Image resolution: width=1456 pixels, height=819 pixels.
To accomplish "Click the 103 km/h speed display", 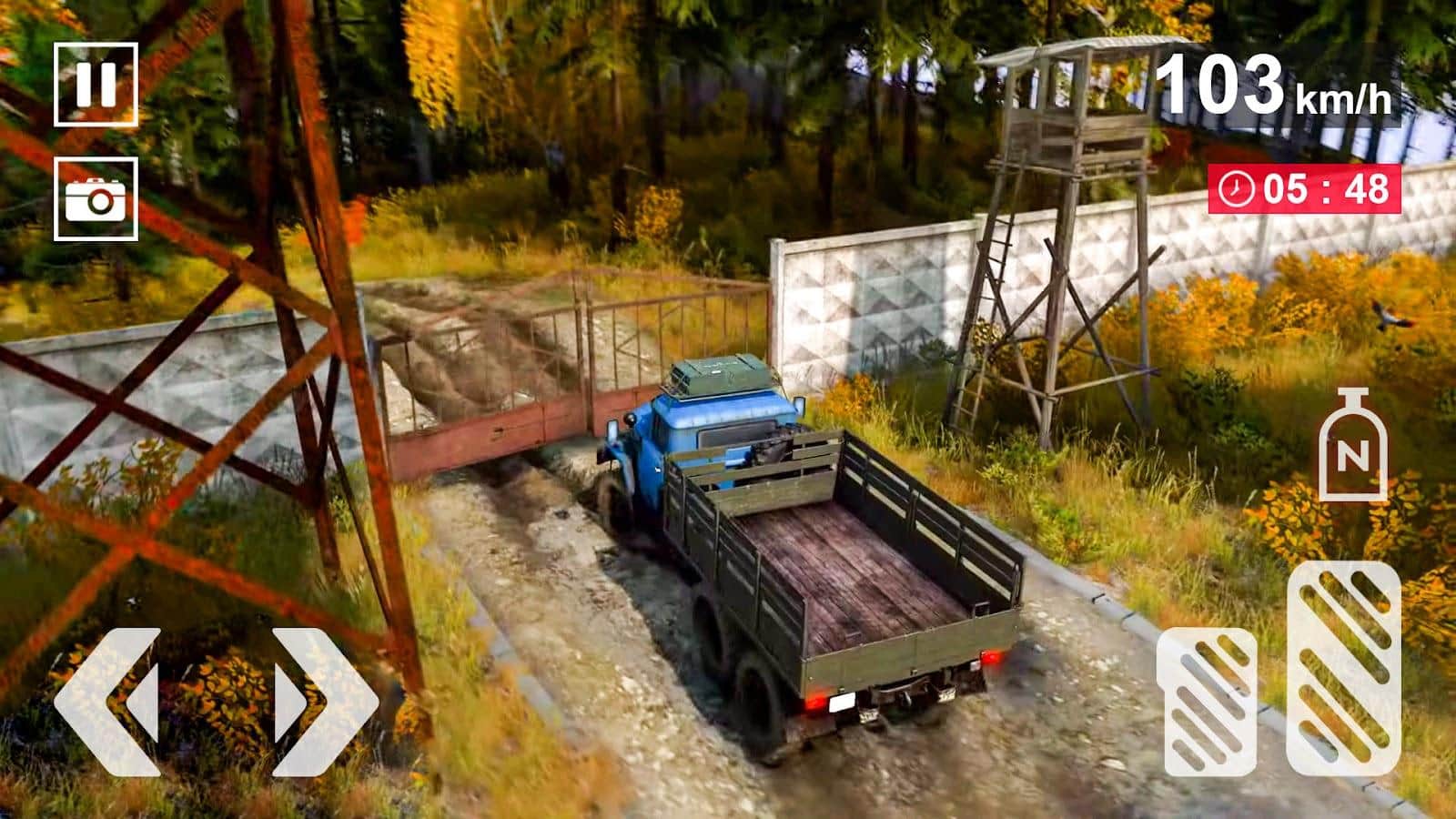I will pos(1274,86).
